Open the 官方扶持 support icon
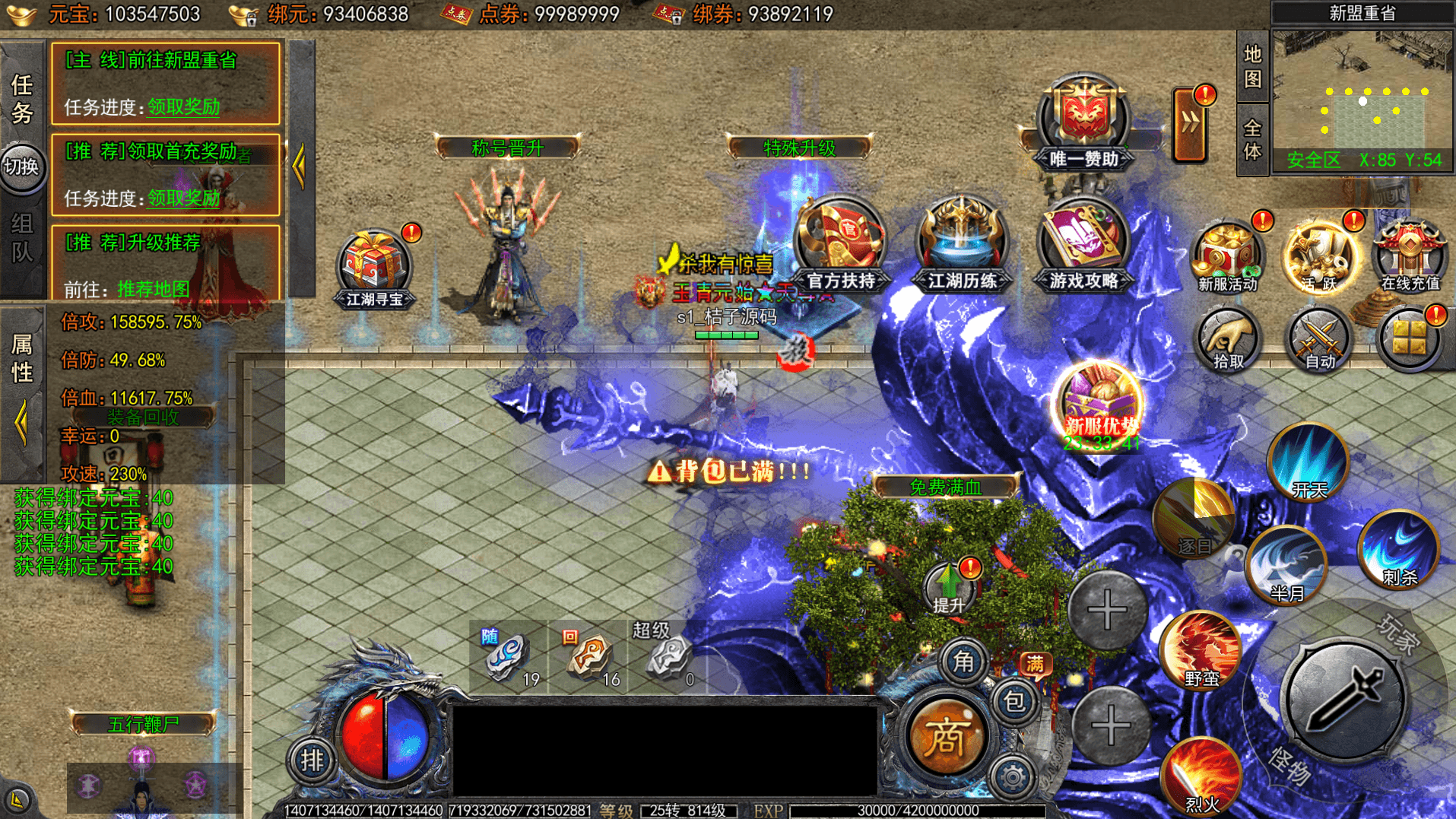This screenshot has height=819, width=1456. coord(840,243)
